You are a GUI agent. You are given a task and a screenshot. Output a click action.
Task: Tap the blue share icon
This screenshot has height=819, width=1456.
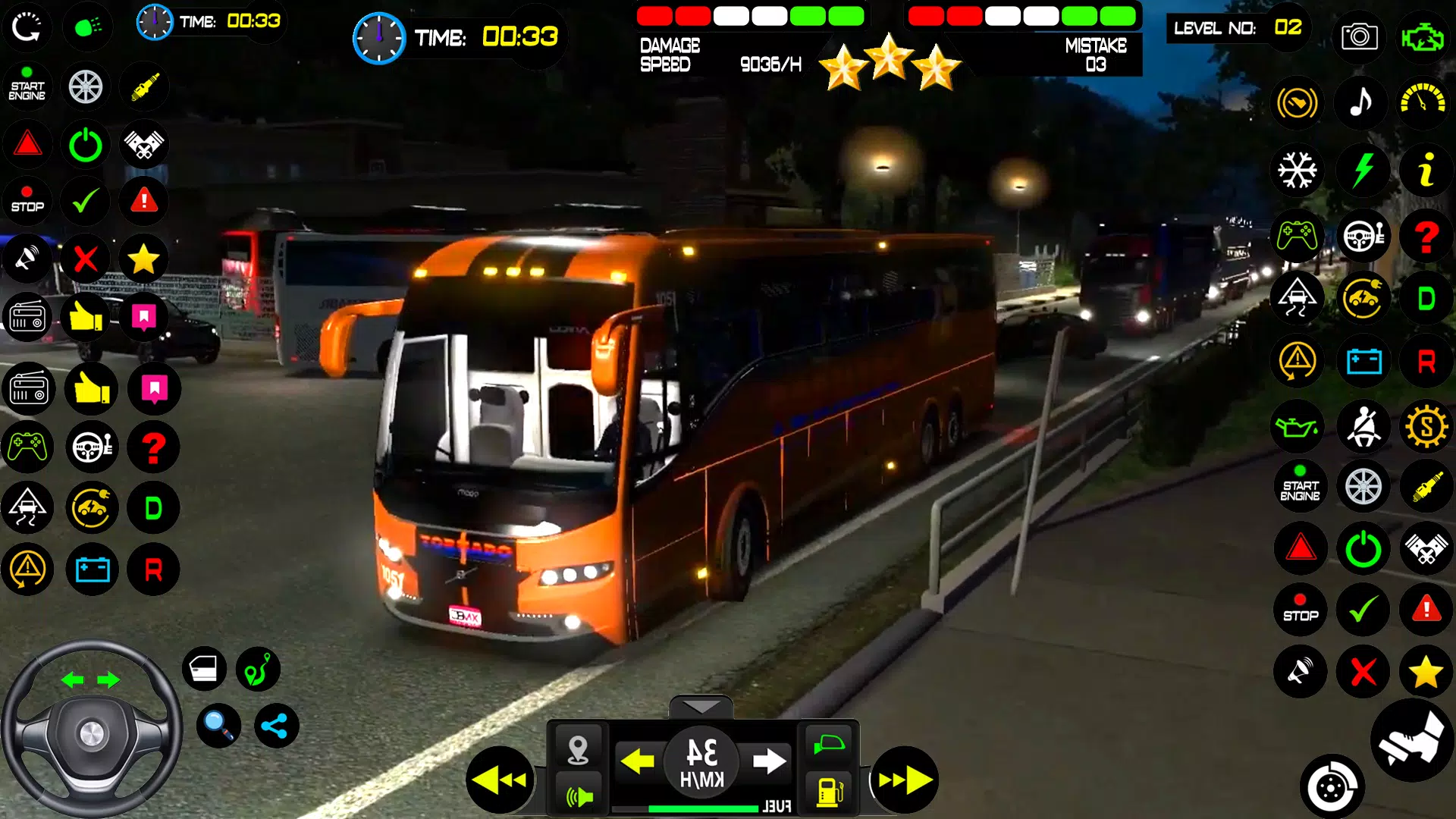tap(275, 726)
